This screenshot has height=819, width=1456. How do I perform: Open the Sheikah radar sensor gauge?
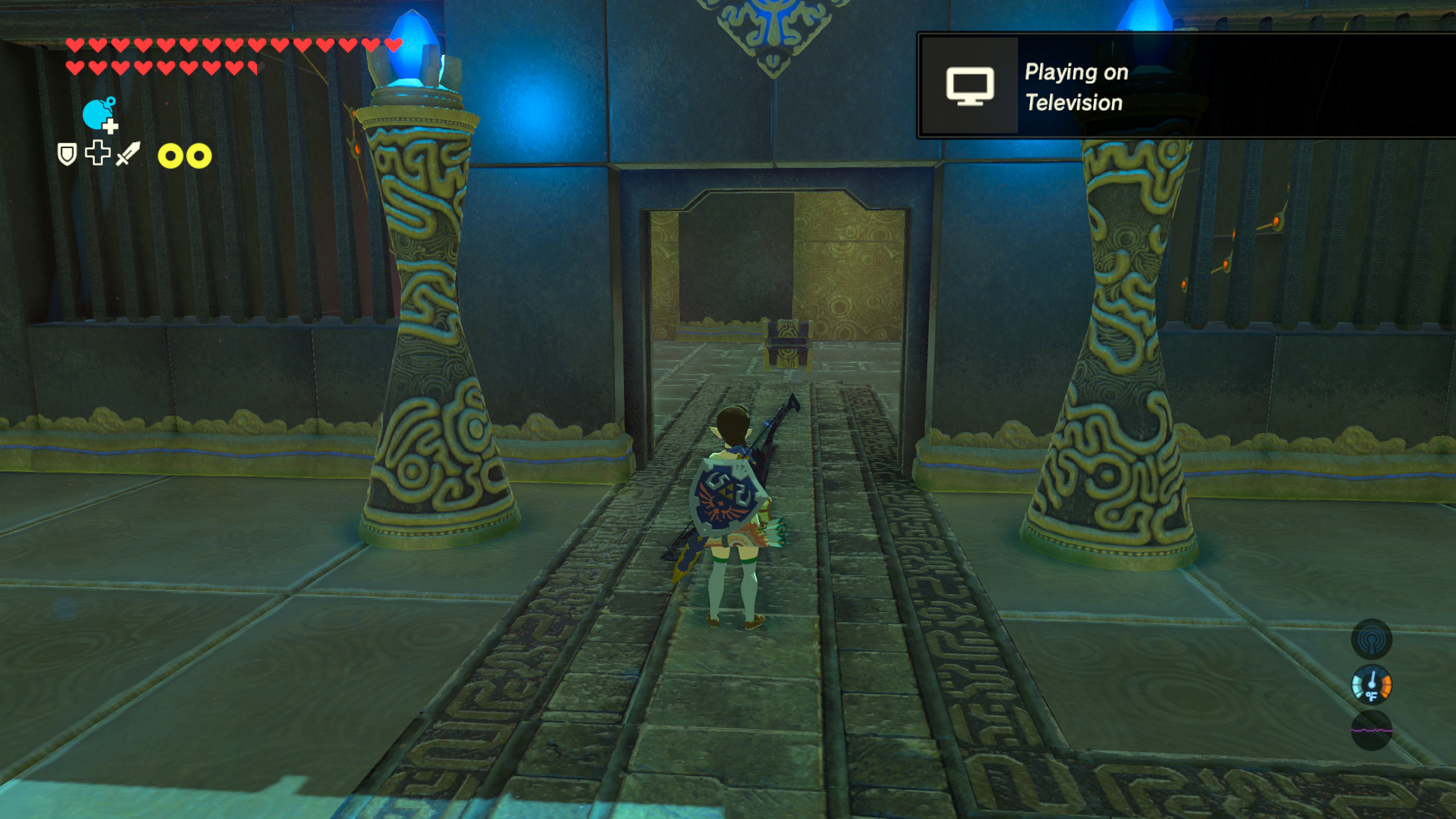click(x=1371, y=639)
